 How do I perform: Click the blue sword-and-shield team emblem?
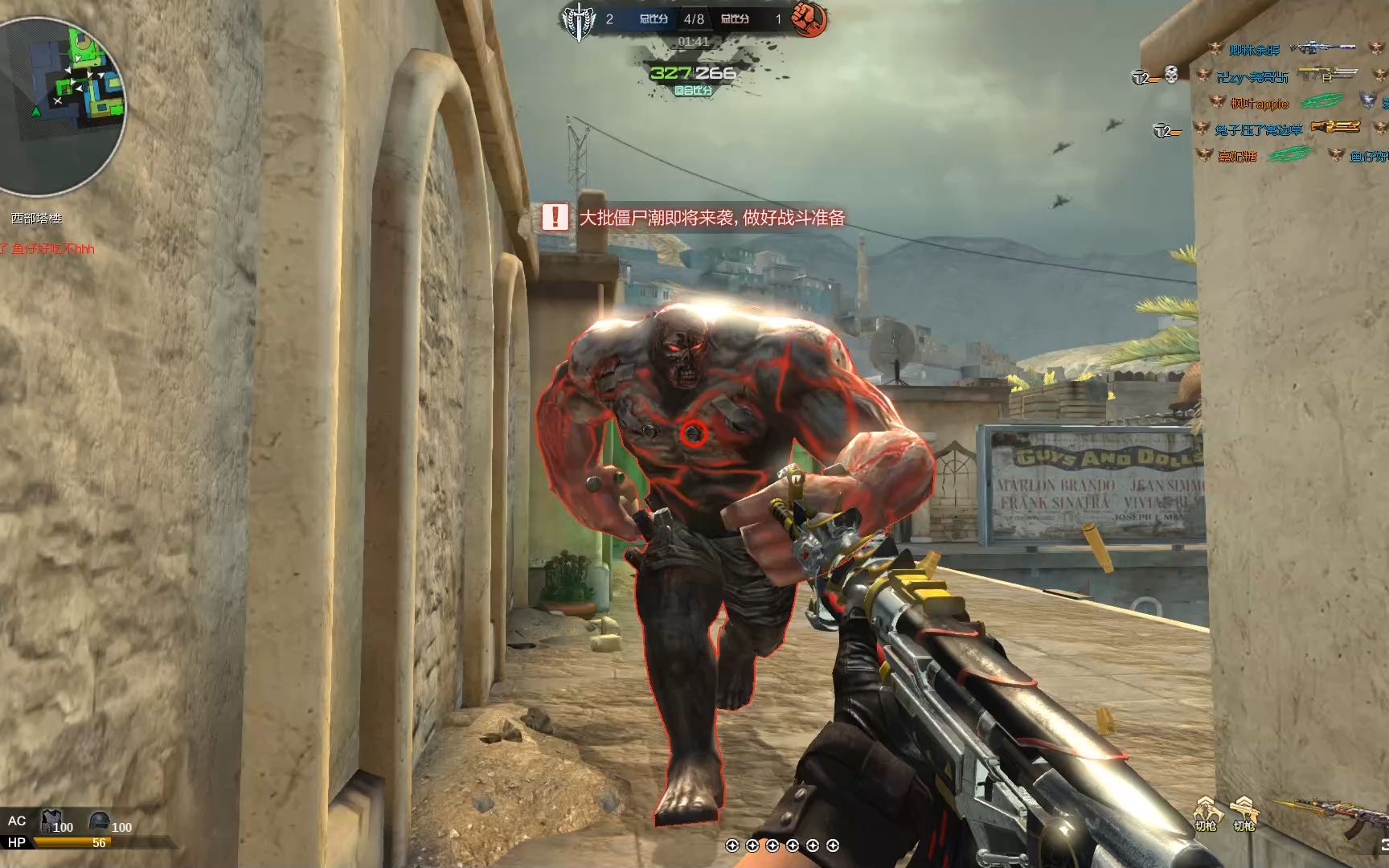[577, 19]
